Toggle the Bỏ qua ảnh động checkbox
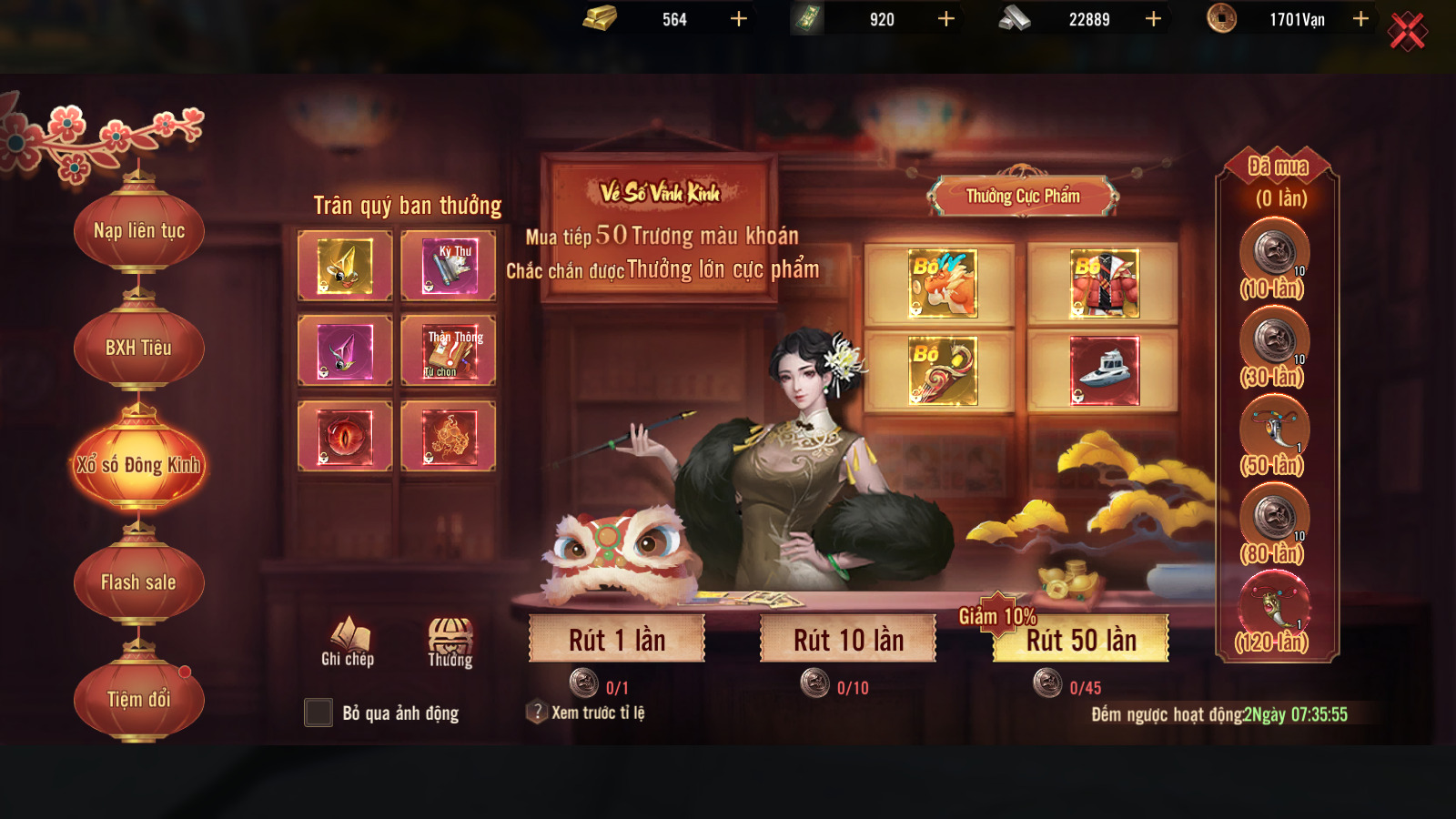This screenshot has height=819, width=1456. [x=318, y=713]
